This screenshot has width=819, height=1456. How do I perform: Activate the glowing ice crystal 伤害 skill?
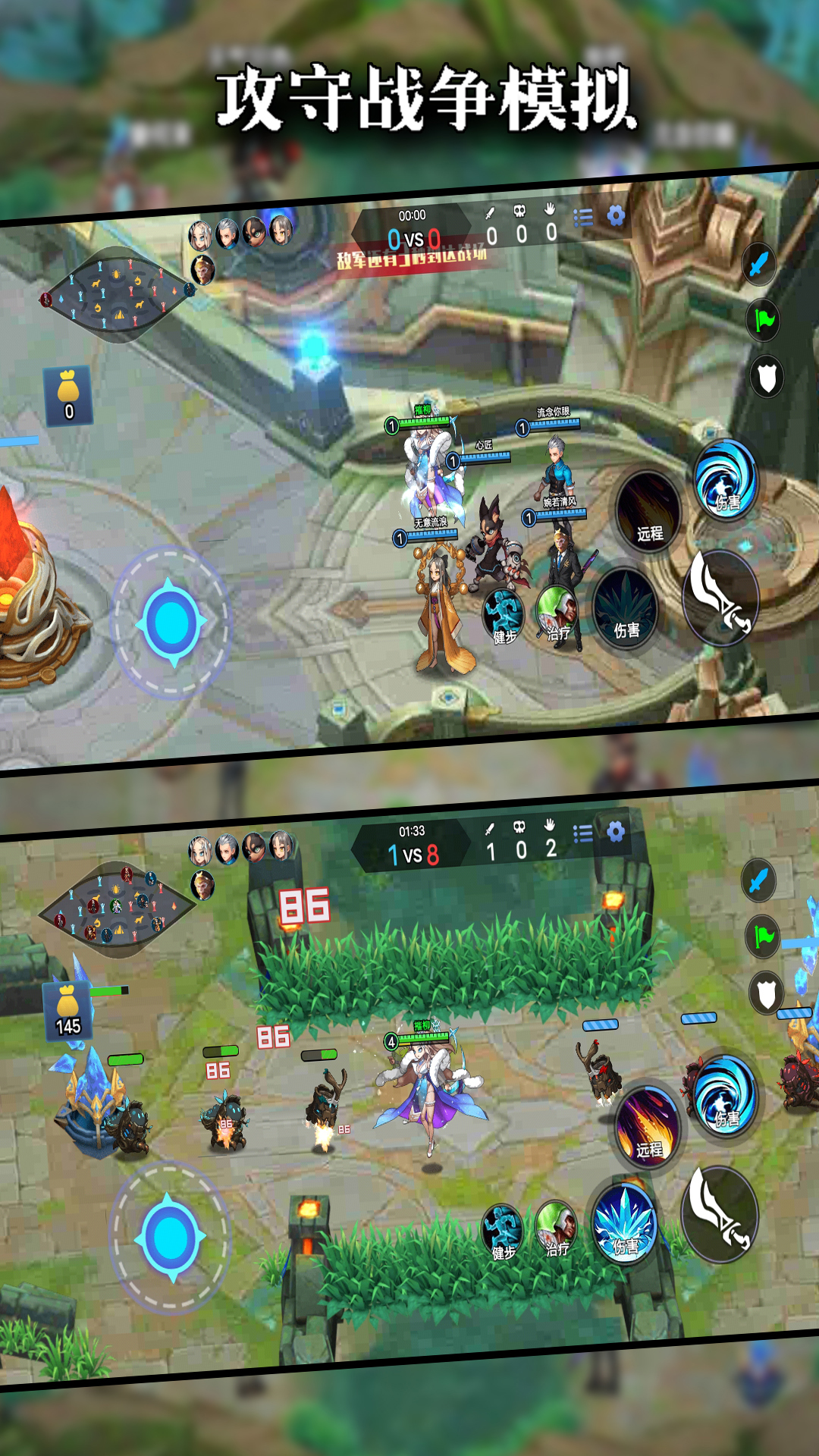[x=625, y=1223]
